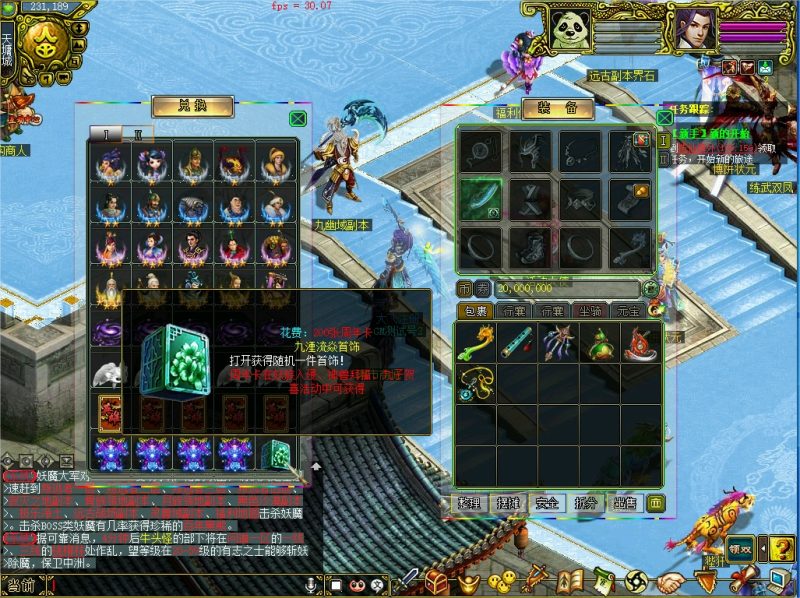The width and height of the screenshot is (800, 598).
Task: Switch to page II of the exchange window
Action: [138, 134]
